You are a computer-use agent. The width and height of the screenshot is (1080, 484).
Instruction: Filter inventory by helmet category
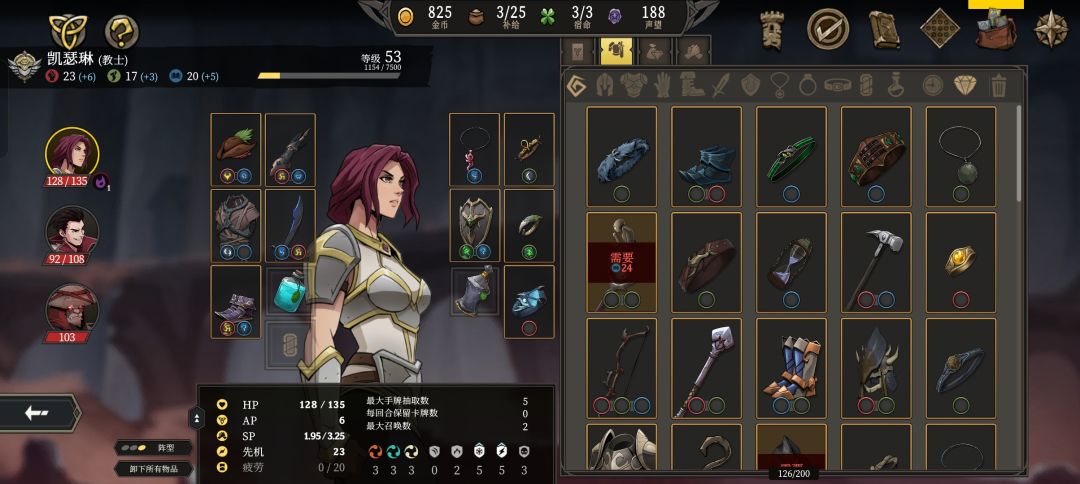[x=603, y=86]
